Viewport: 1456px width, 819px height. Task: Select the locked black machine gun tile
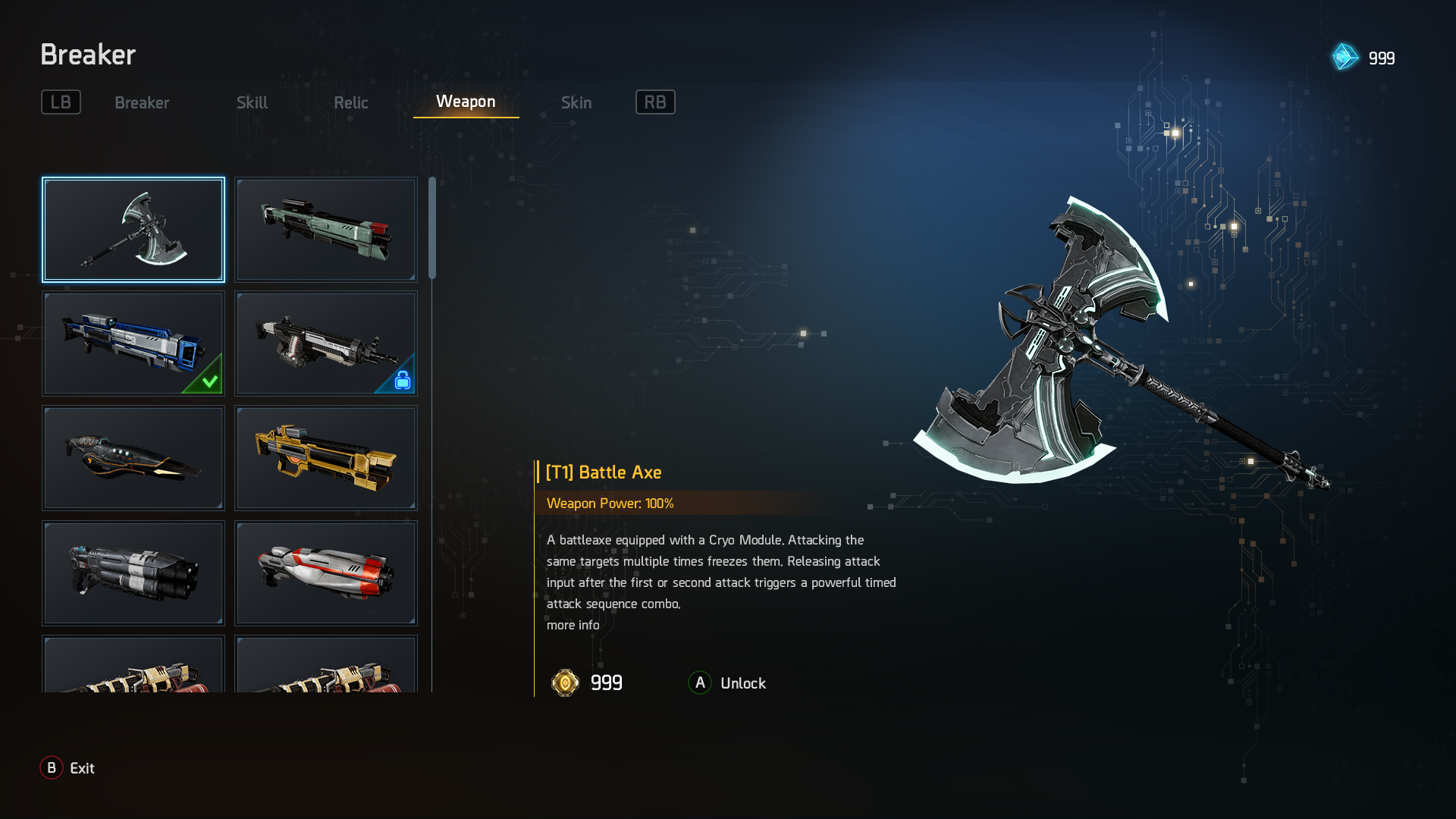pos(326,344)
